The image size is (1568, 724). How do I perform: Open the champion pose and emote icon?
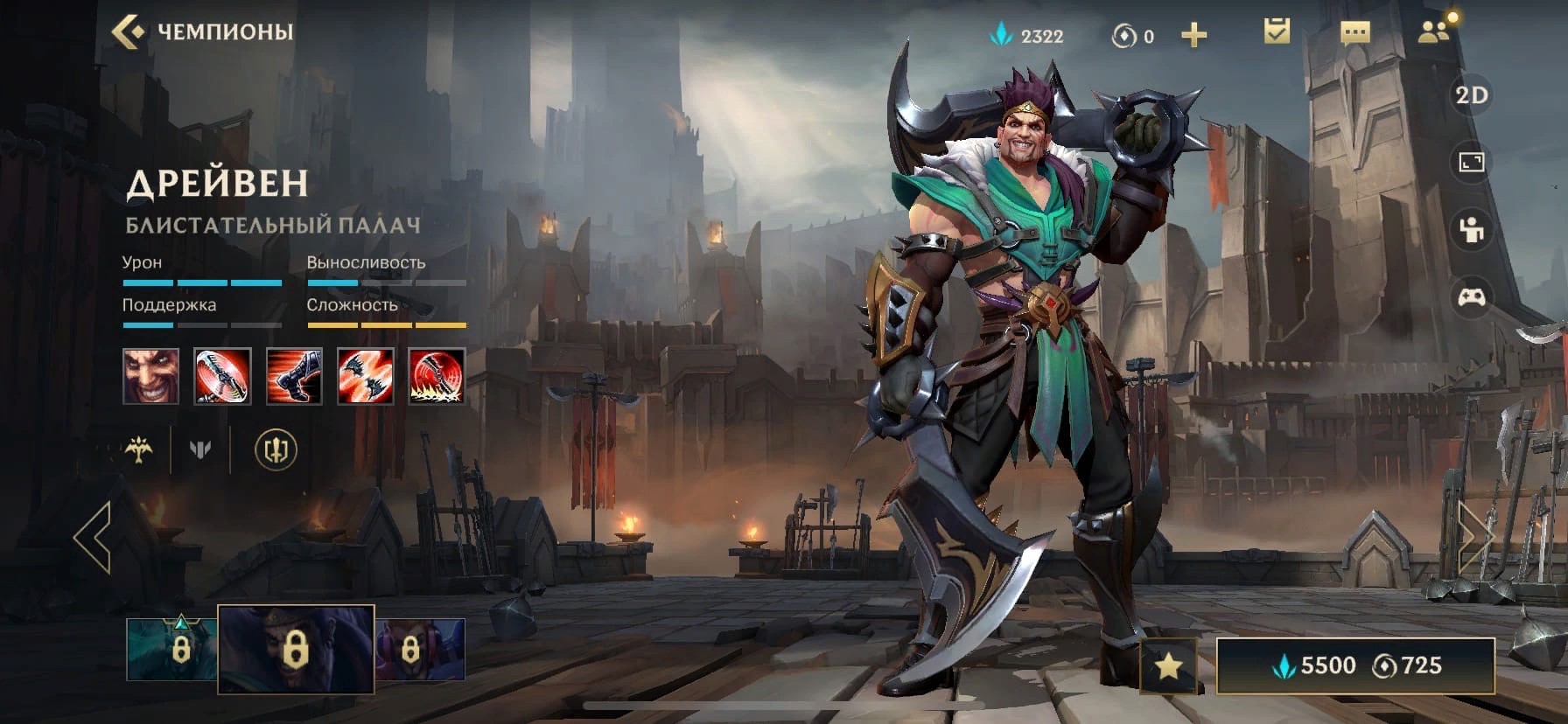click(x=1471, y=230)
